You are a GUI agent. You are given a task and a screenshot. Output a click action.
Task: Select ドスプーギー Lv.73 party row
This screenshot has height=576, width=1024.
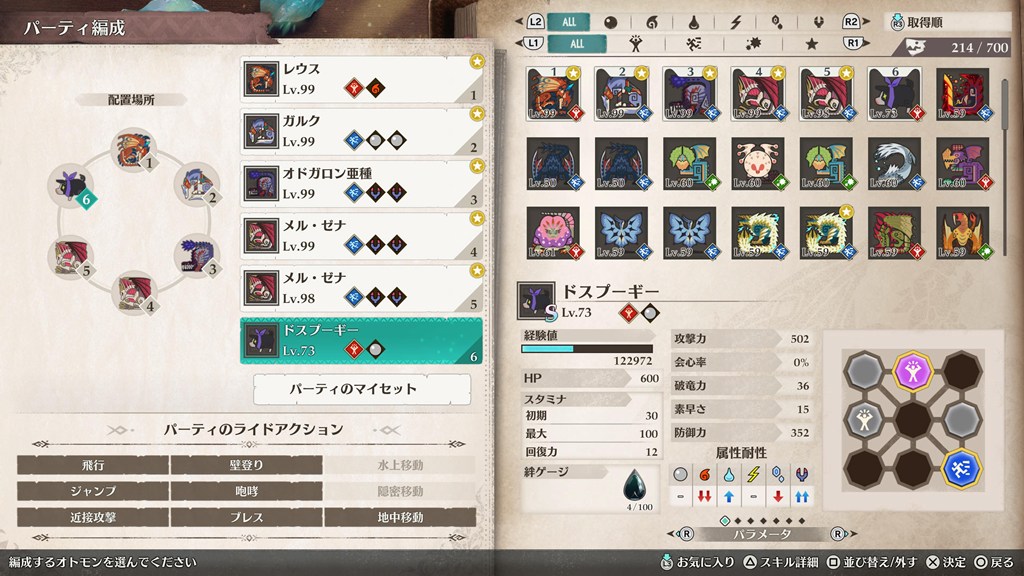coord(360,340)
